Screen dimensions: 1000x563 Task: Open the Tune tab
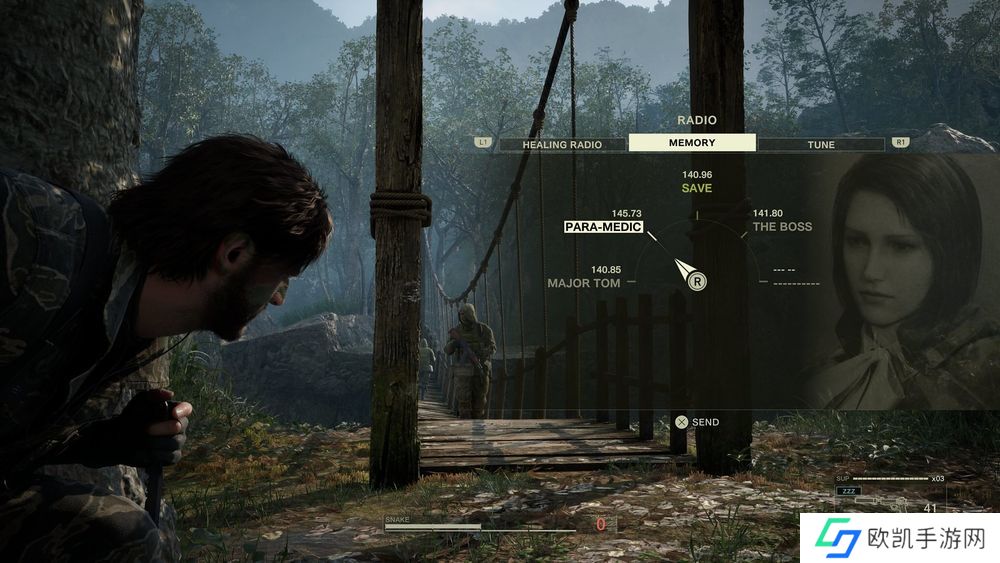coord(821,144)
